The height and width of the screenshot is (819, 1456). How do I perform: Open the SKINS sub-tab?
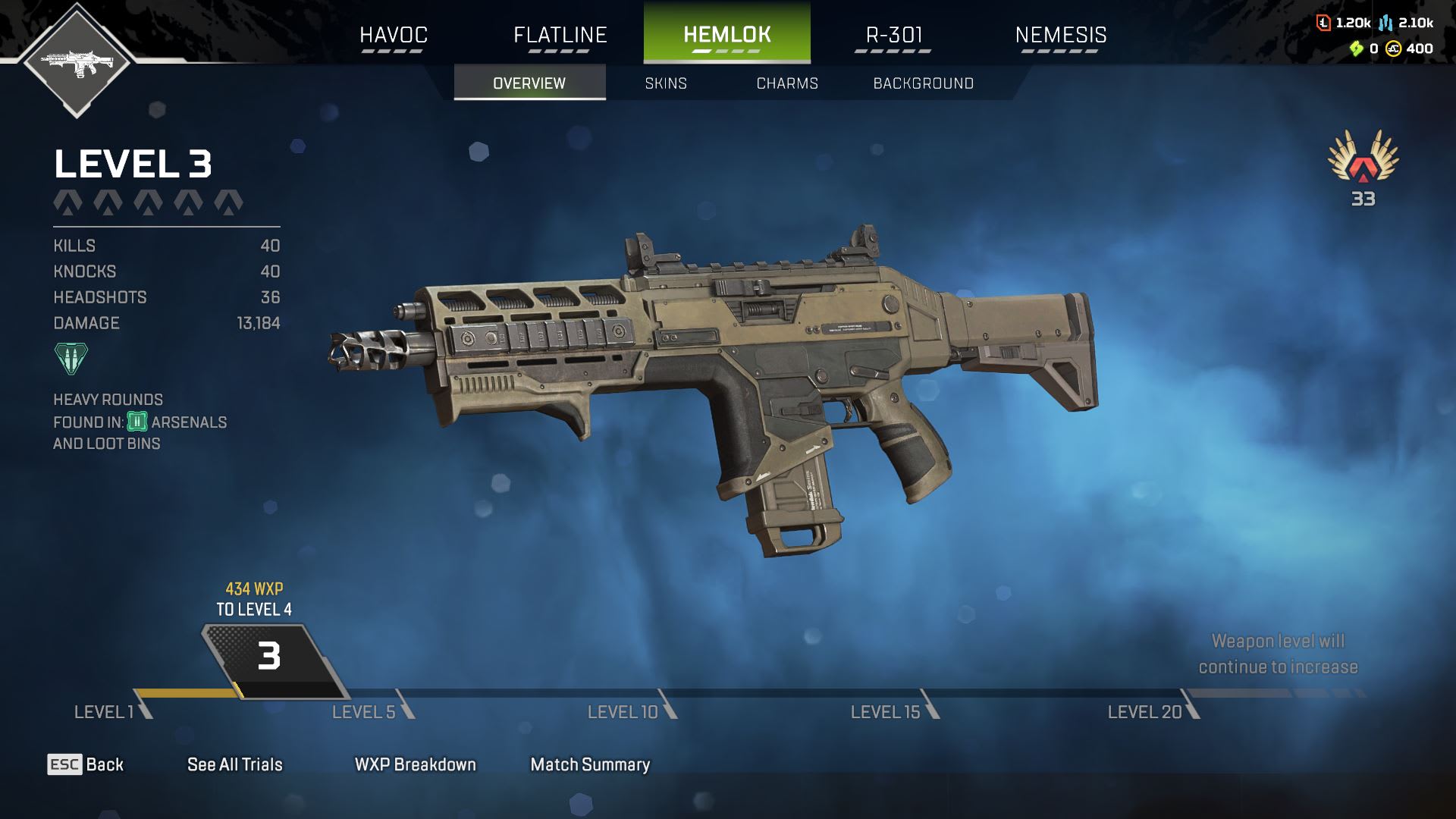666,83
